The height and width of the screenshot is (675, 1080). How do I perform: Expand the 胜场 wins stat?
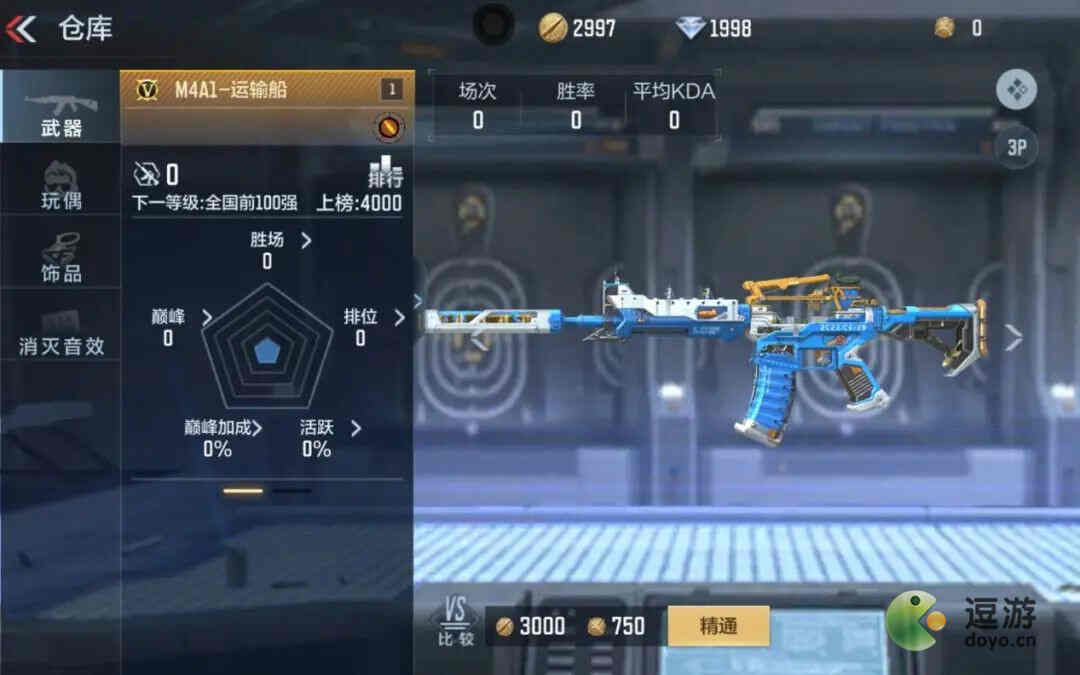(x=280, y=240)
